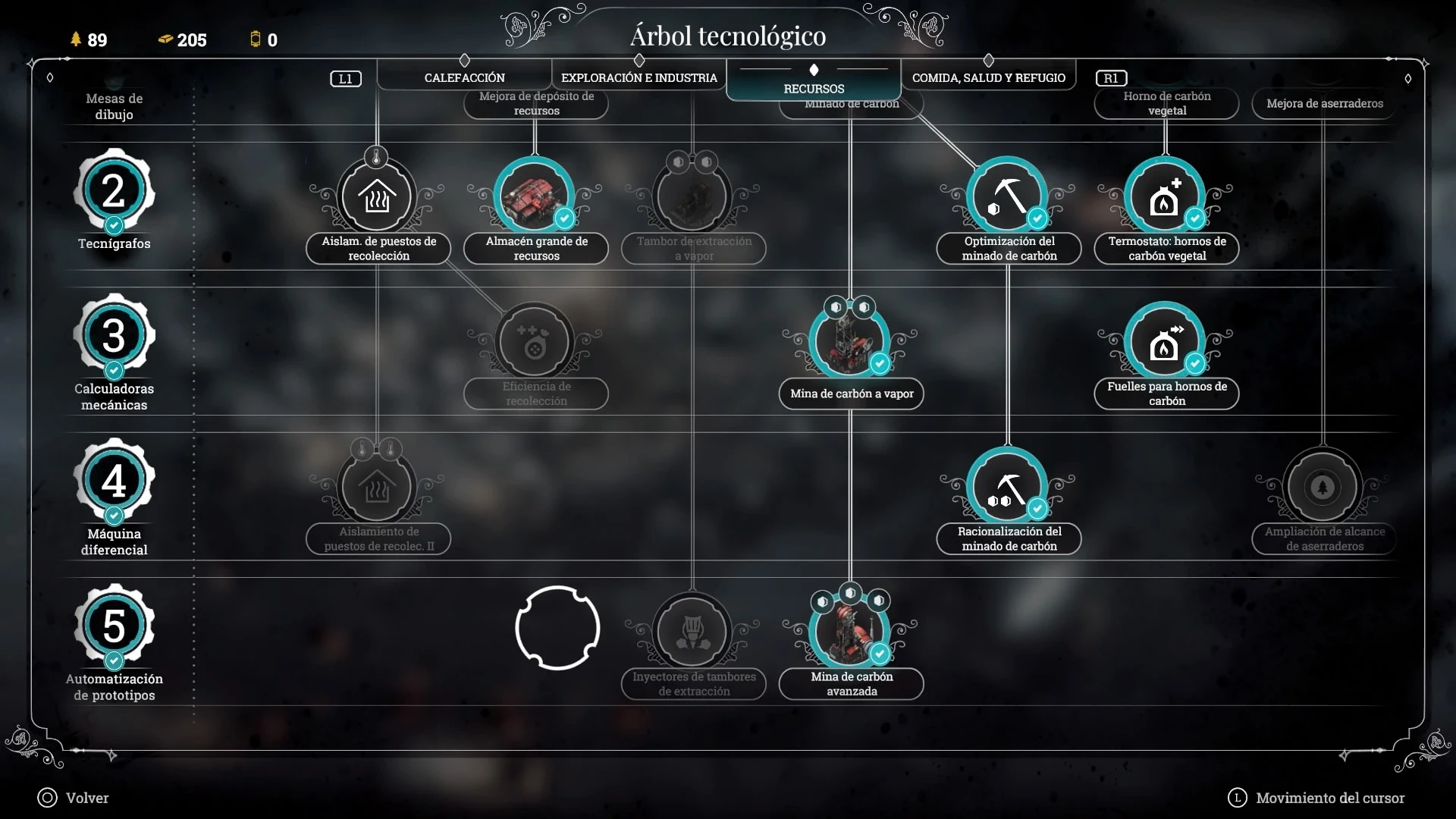Select Tambor de extracción a vapor technology
The width and height of the screenshot is (1456, 819).
[x=692, y=197]
